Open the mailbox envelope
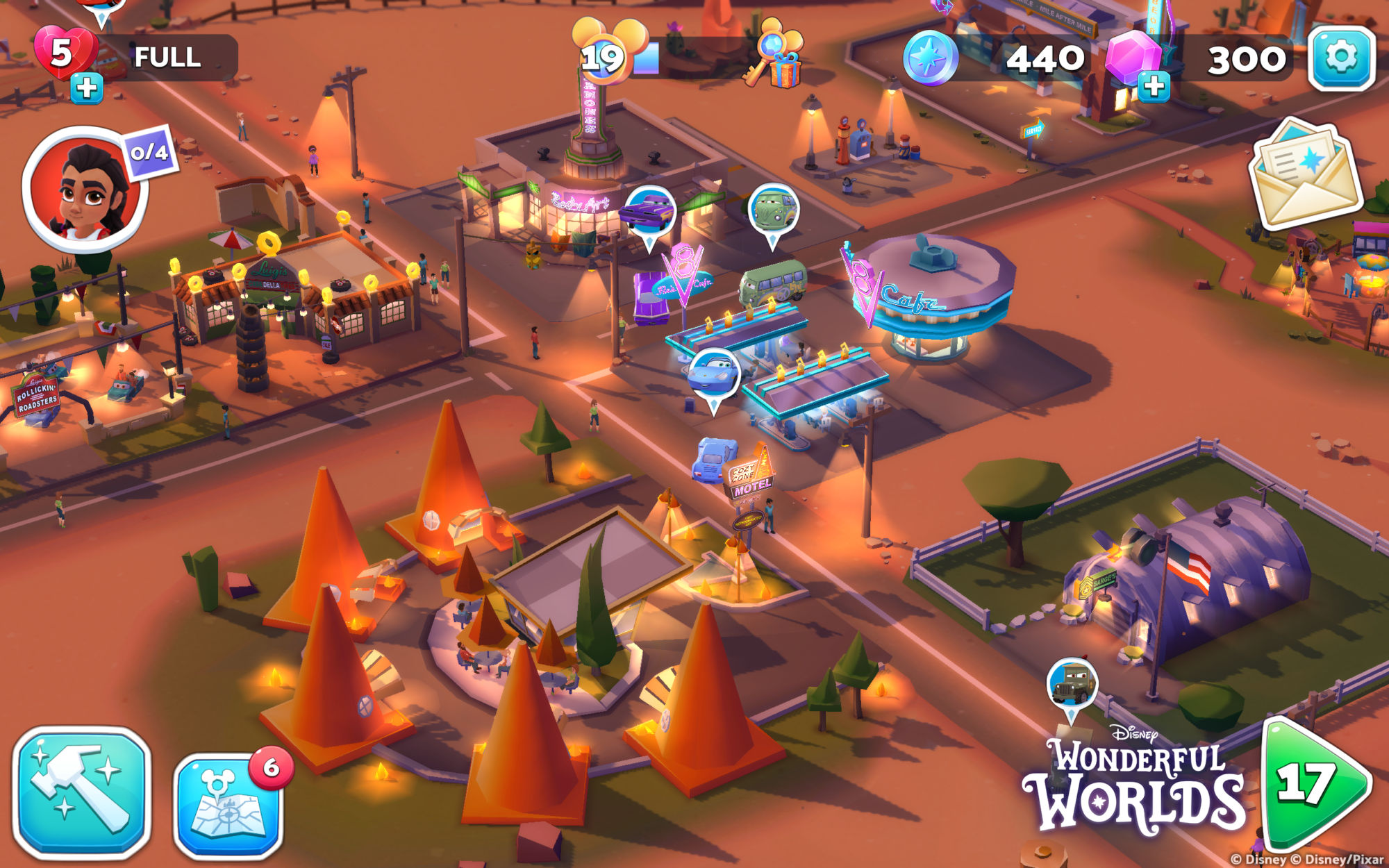1389x868 pixels. [1306, 174]
